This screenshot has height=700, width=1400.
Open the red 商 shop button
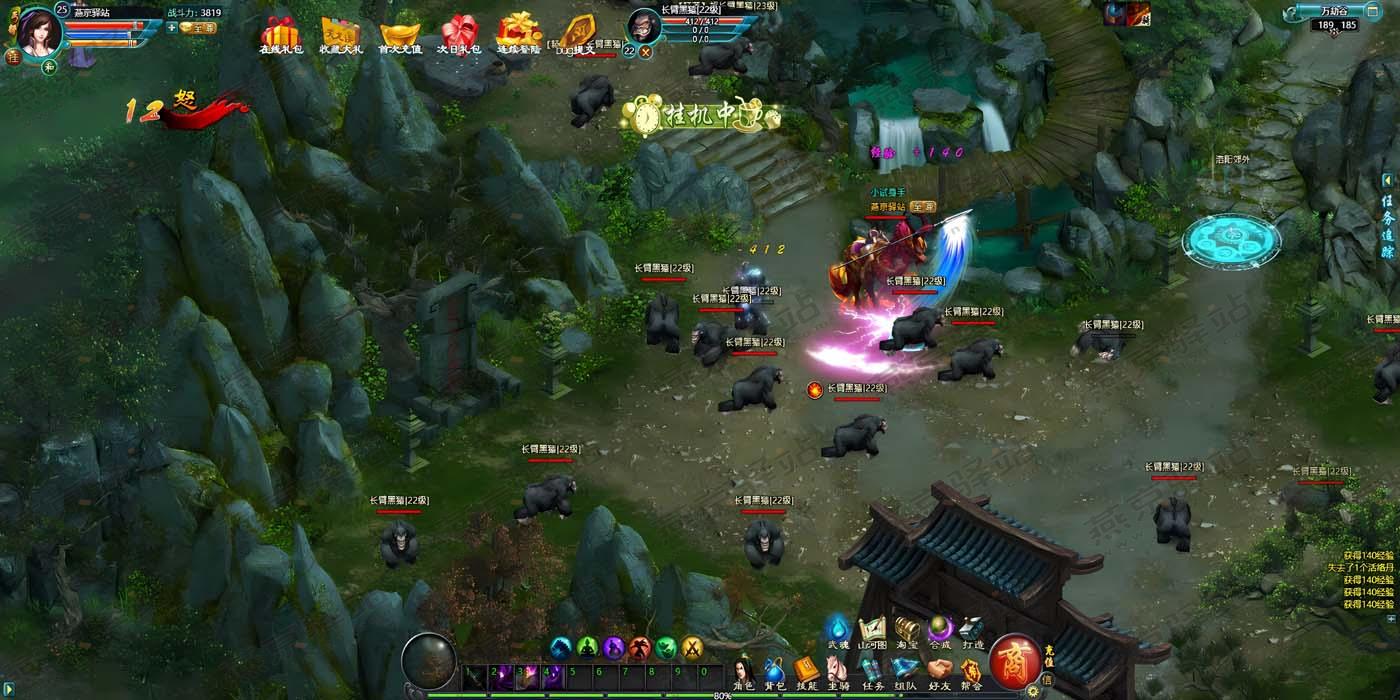point(1014,660)
